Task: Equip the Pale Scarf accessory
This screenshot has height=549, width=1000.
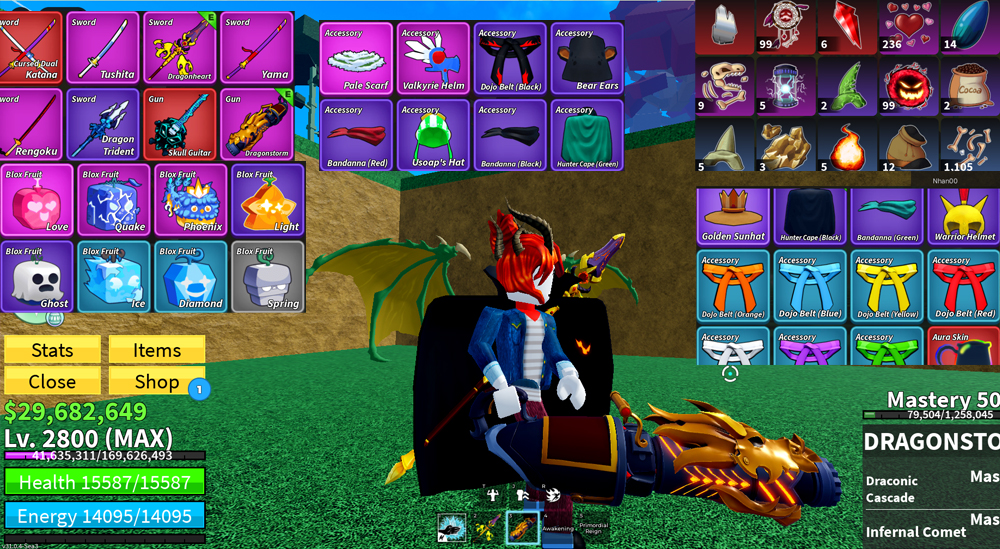Action: pyautogui.click(x=357, y=59)
